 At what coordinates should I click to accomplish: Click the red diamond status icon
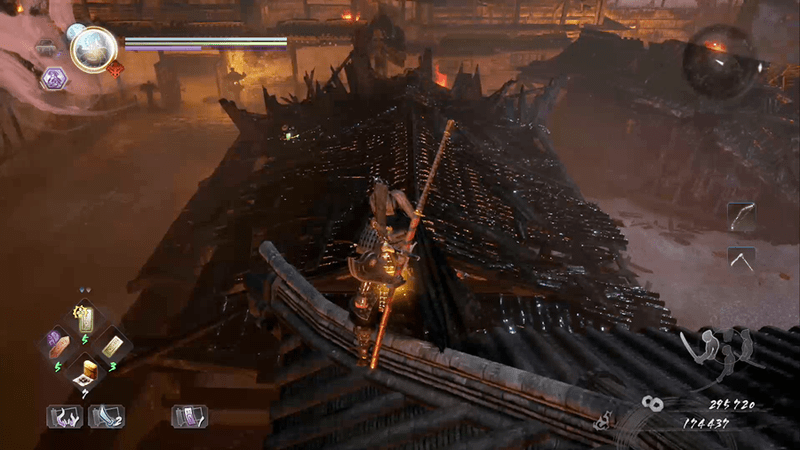(115, 69)
